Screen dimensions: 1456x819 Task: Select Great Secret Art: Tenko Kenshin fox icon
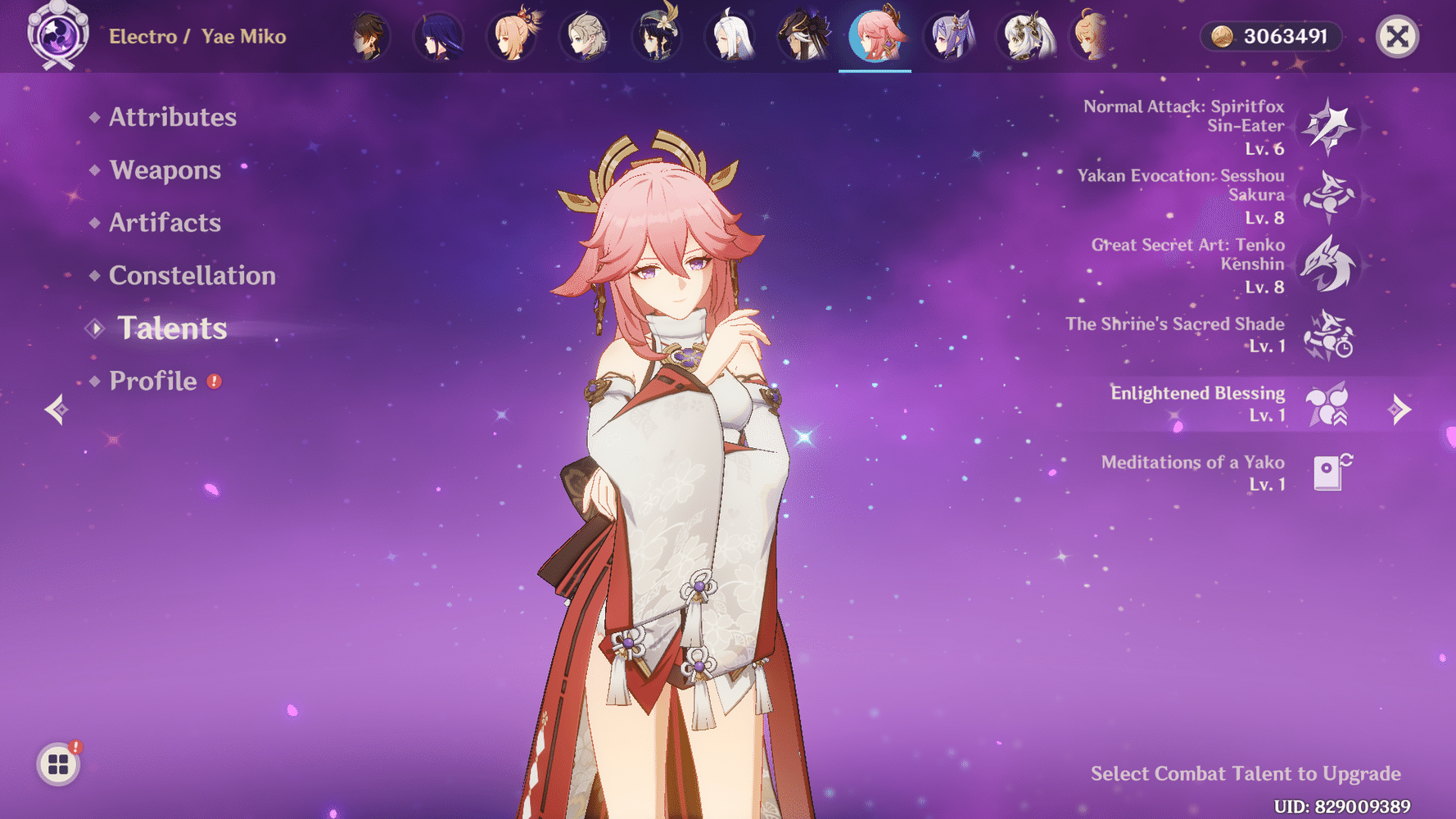(1329, 266)
